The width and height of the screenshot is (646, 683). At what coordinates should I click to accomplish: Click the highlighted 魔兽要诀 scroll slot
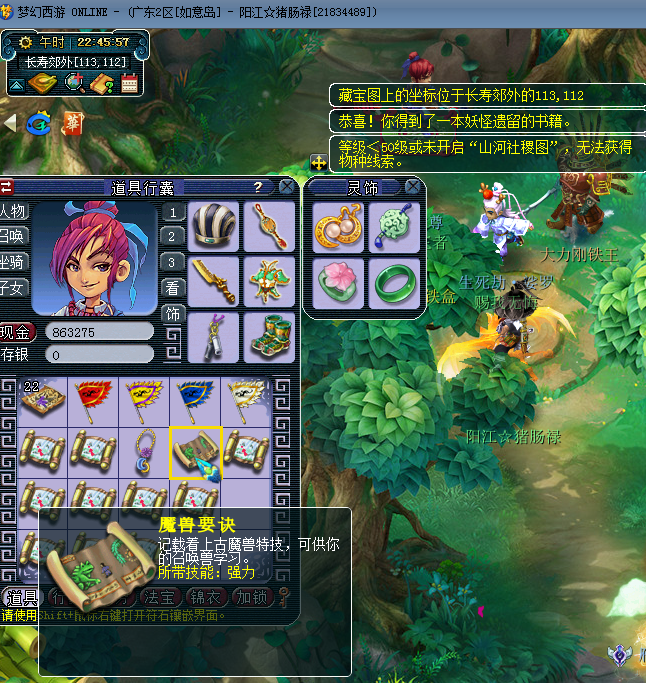(x=195, y=451)
